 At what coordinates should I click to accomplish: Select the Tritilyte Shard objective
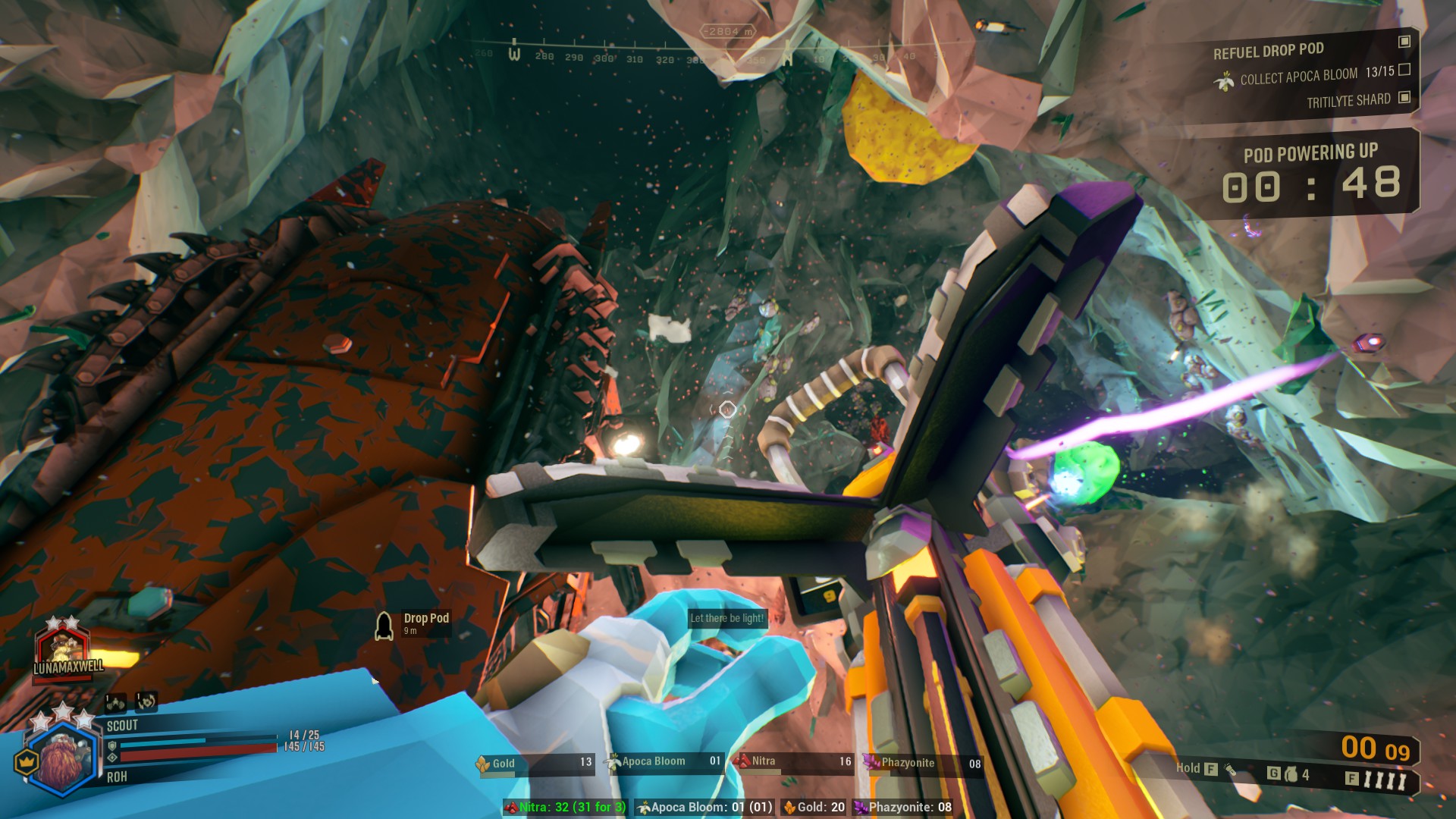click(1348, 100)
